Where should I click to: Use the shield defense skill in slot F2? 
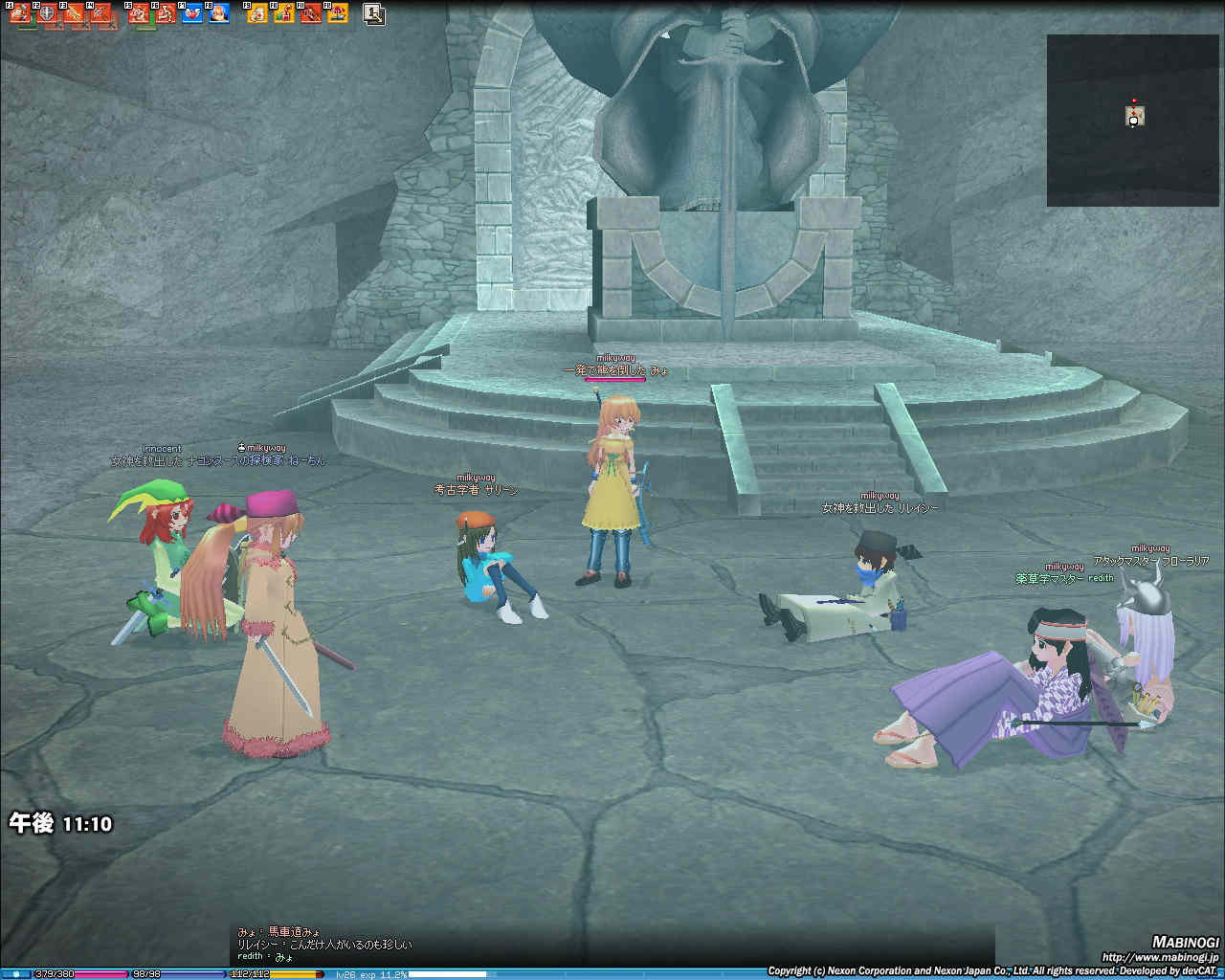(48, 13)
